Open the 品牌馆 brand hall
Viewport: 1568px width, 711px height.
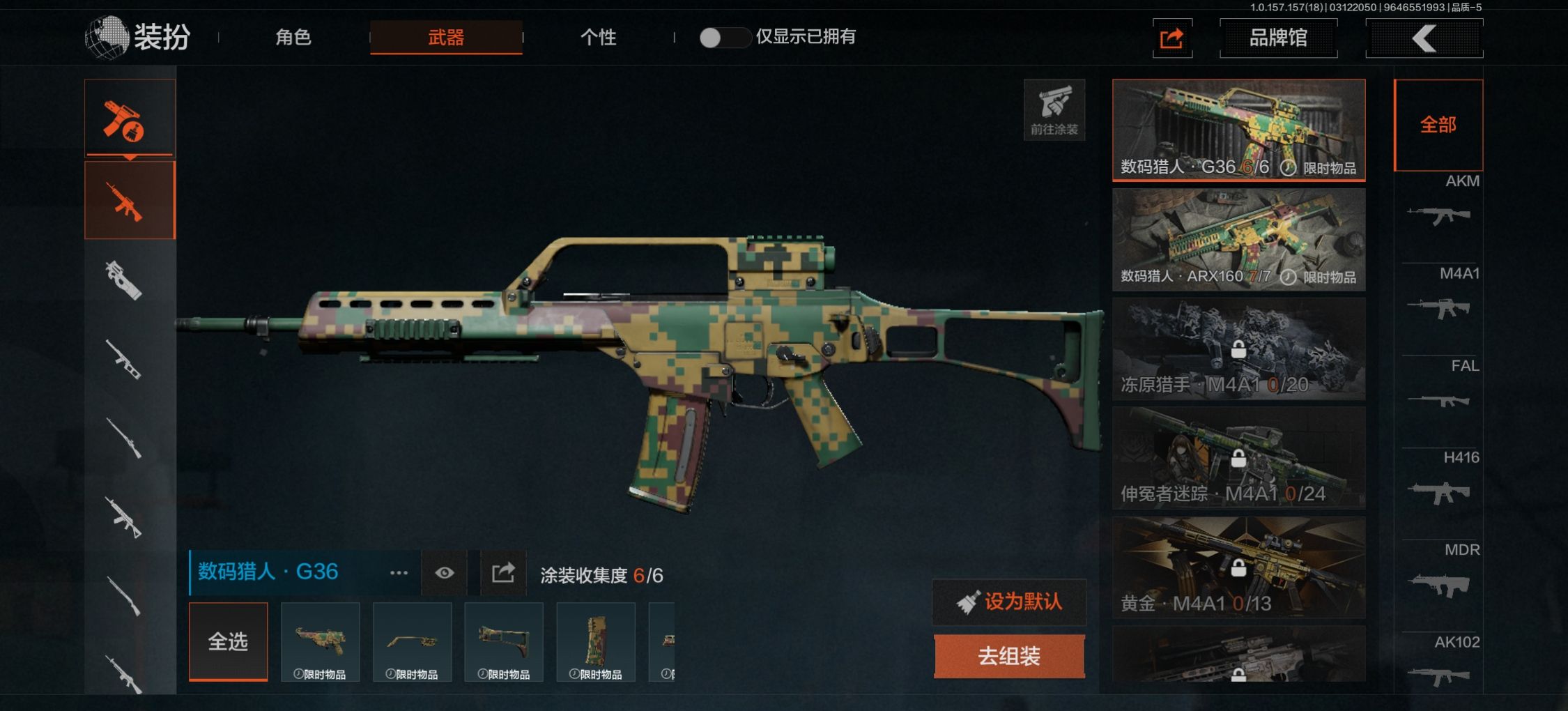(1277, 38)
